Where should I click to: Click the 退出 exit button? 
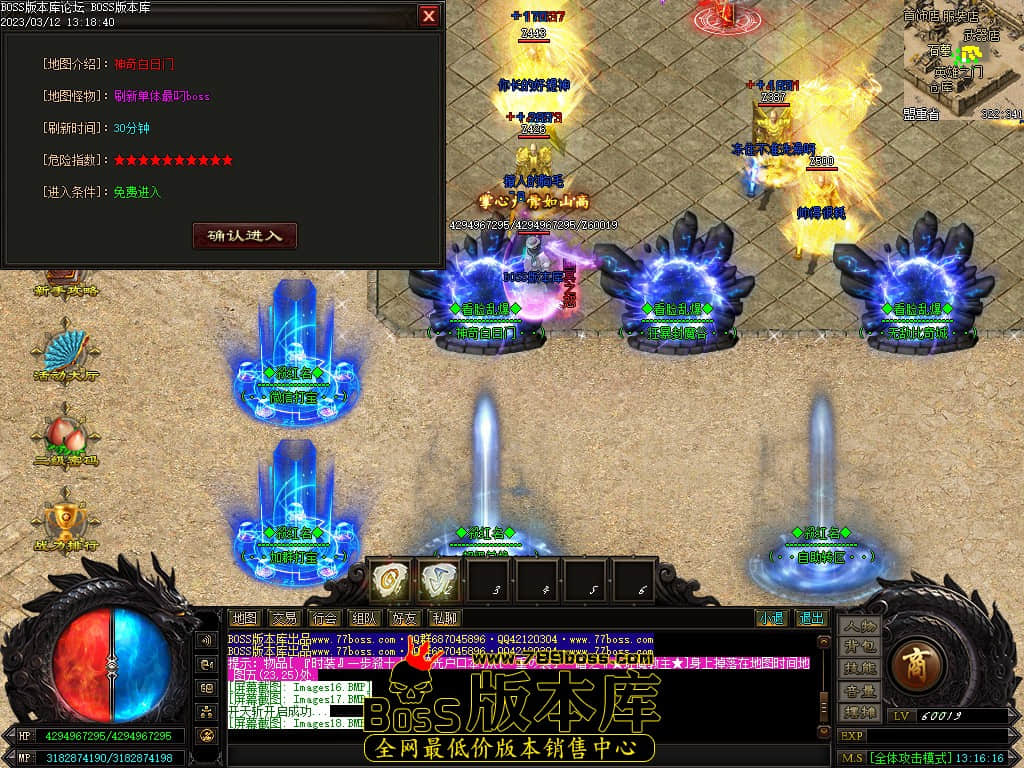(811, 619)
